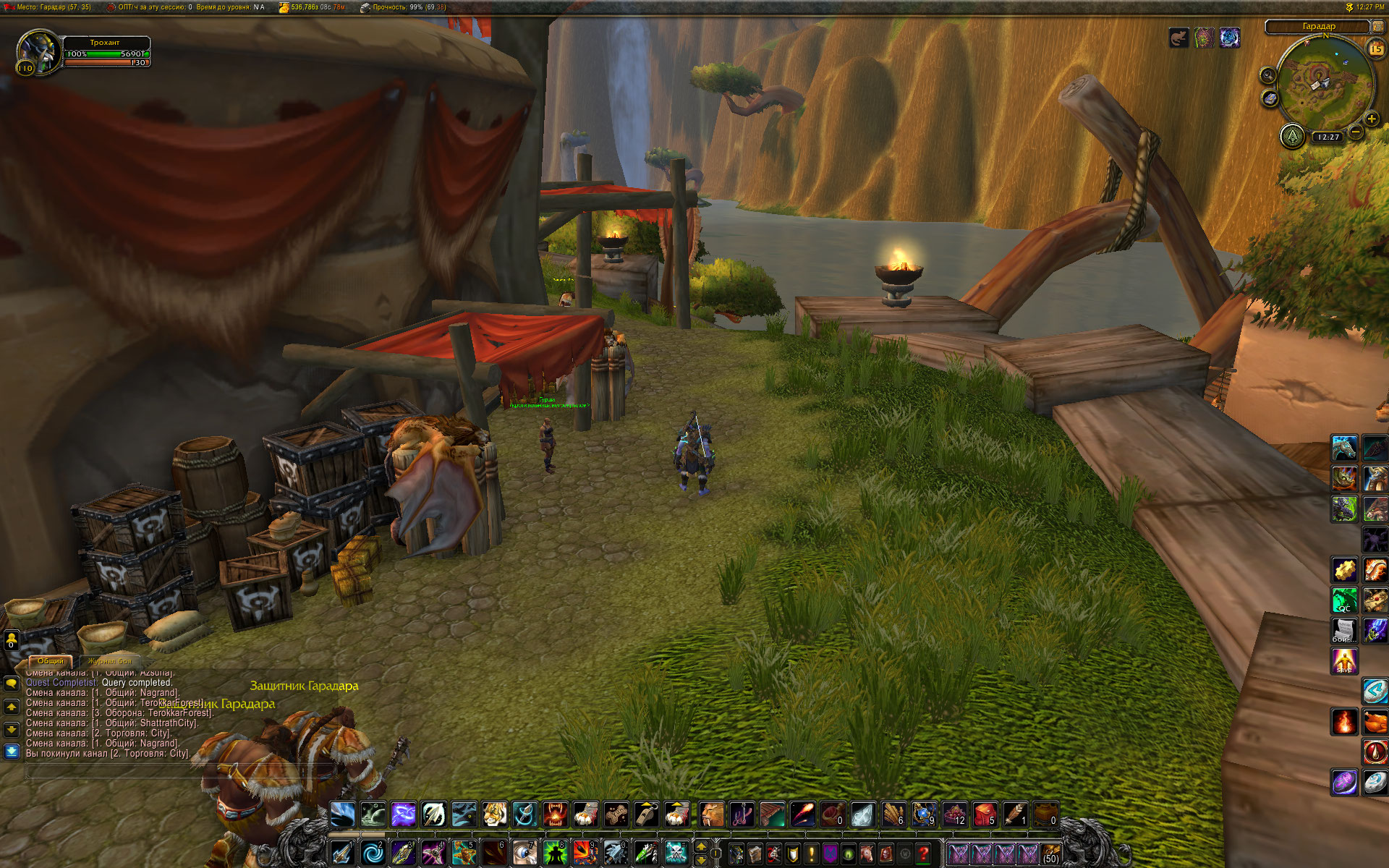1389x868 pixels.
Task: Click the minimap zoom-in plus button
Action: pos(1372,119)
